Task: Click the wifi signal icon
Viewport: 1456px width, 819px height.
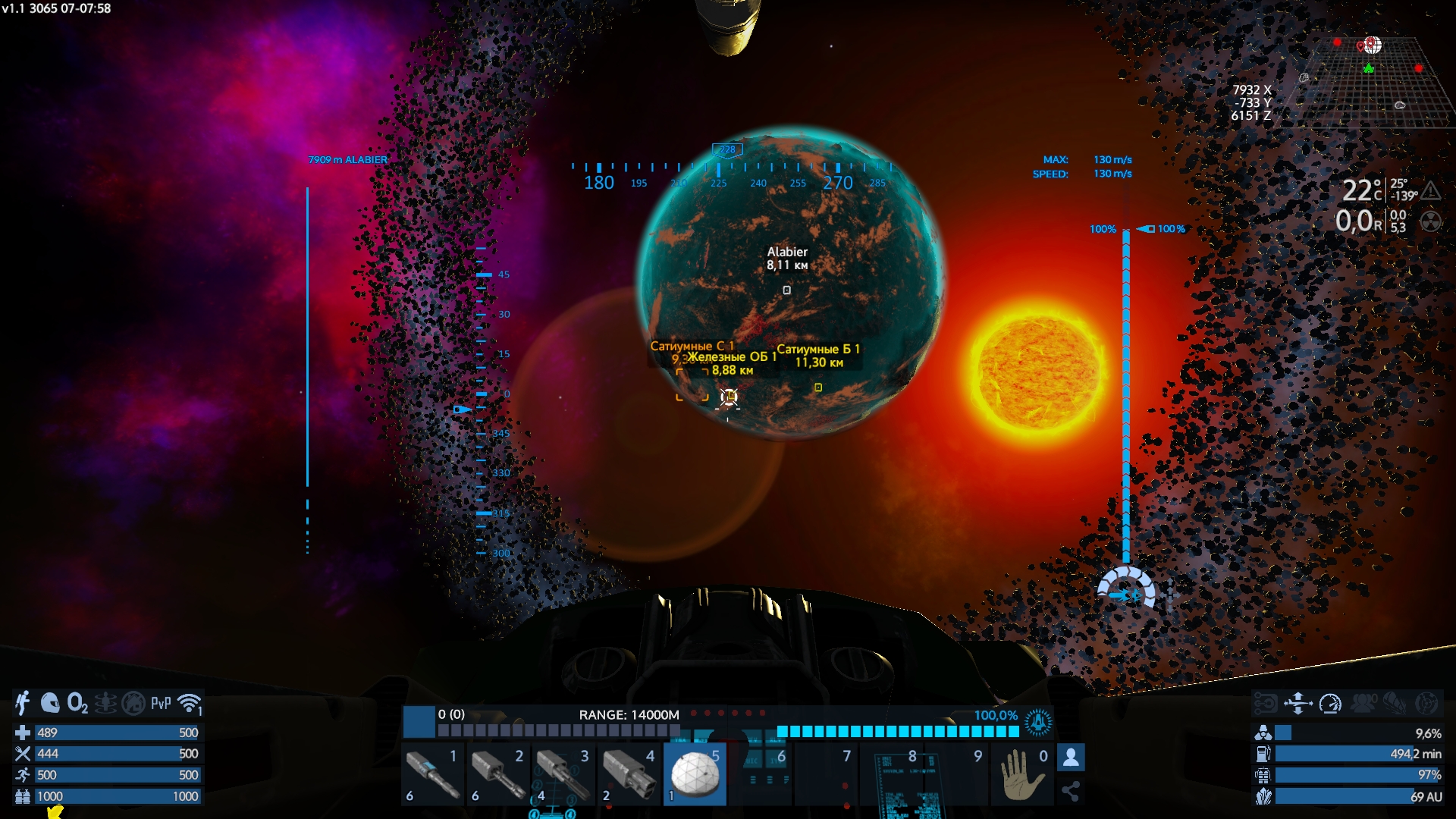Action: click(x=190, y=704)
